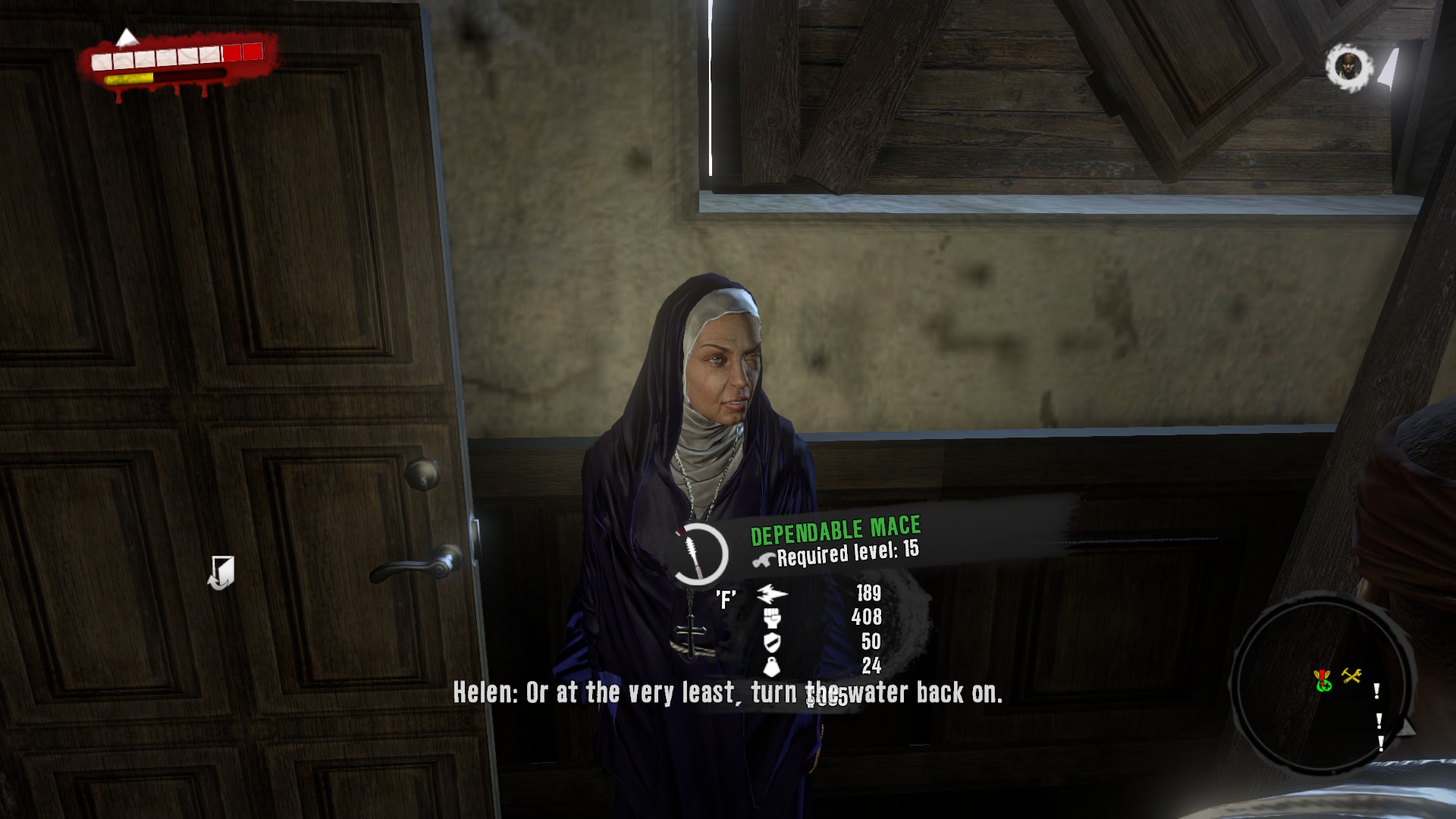
Task: Select the crossed tools marker on minimap
Action: [x=1351, y=675]
